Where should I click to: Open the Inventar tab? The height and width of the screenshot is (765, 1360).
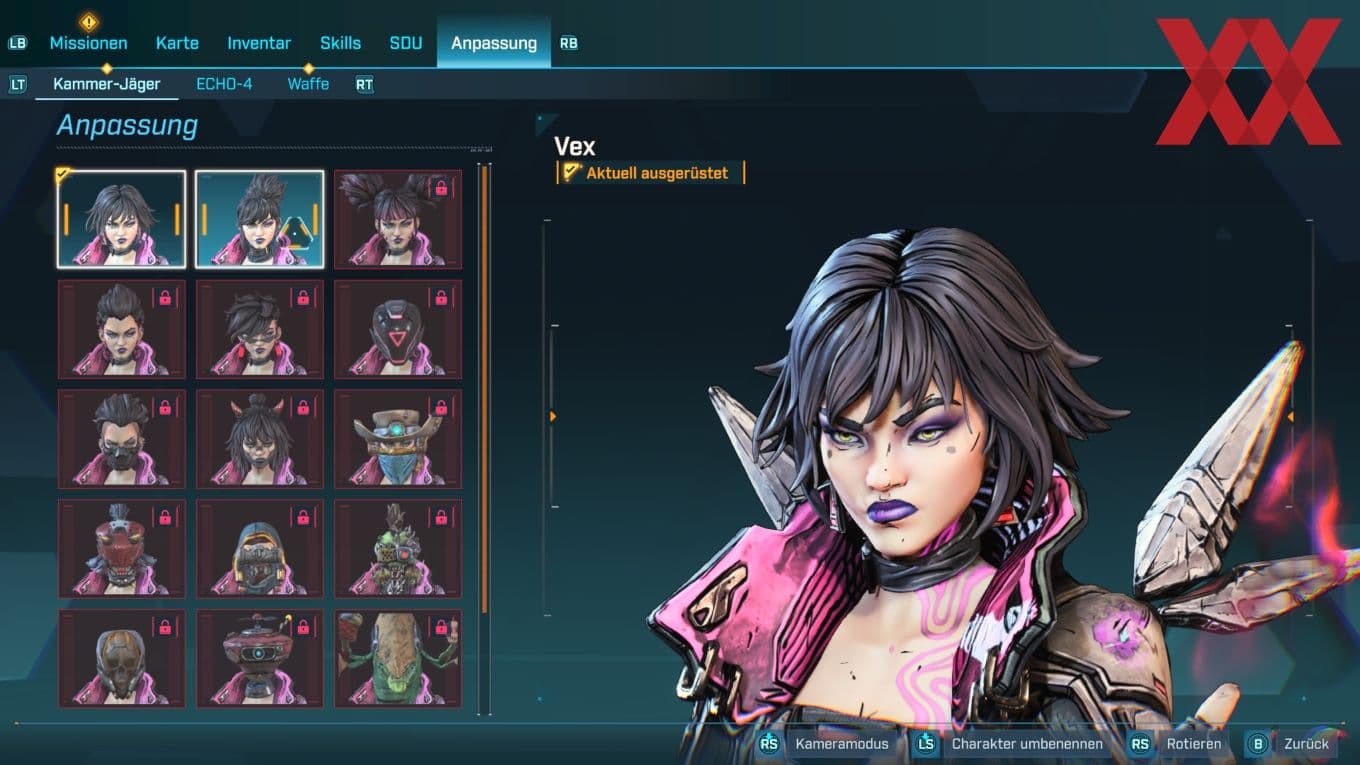point(259,43)
